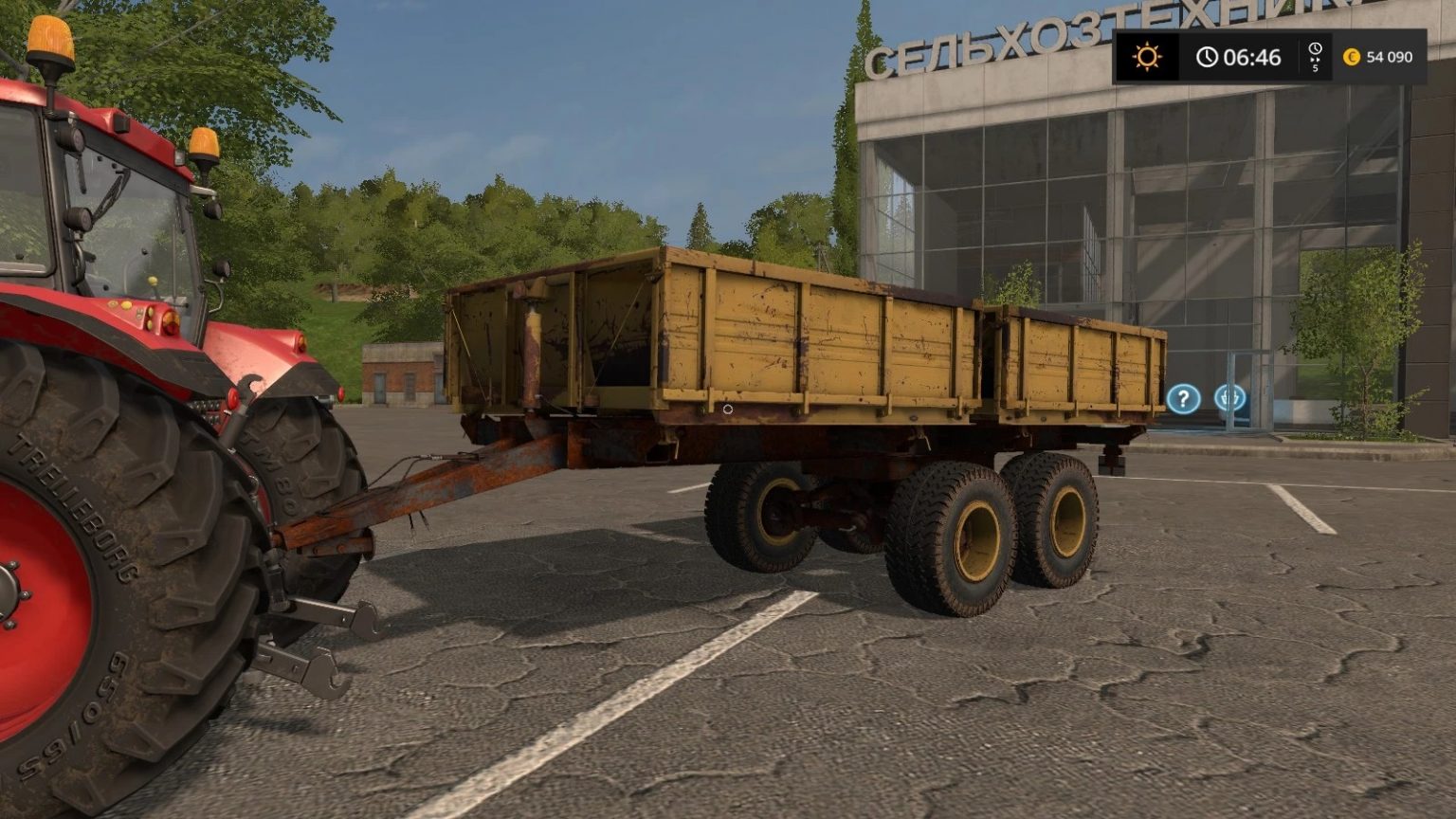This screenshot has height=819, width=1456.
Task: Click the fast-forward arrows under the timescale clock
Action: [x=1315, y=61]
